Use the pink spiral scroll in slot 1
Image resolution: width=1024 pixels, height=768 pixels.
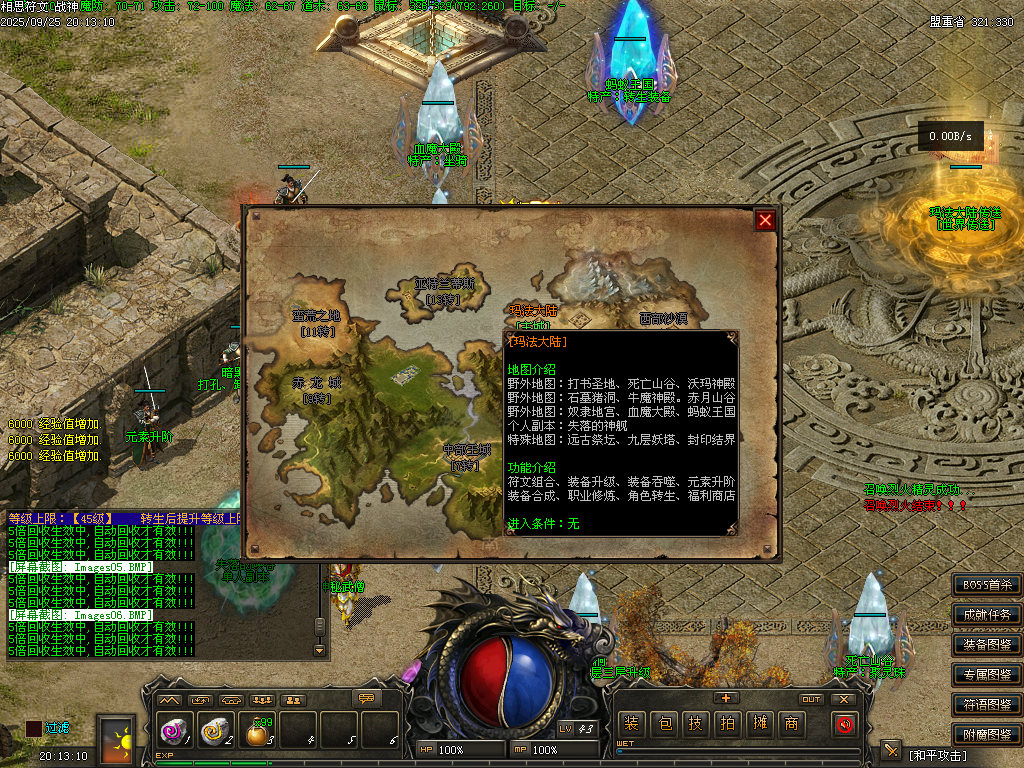[174, 733]
